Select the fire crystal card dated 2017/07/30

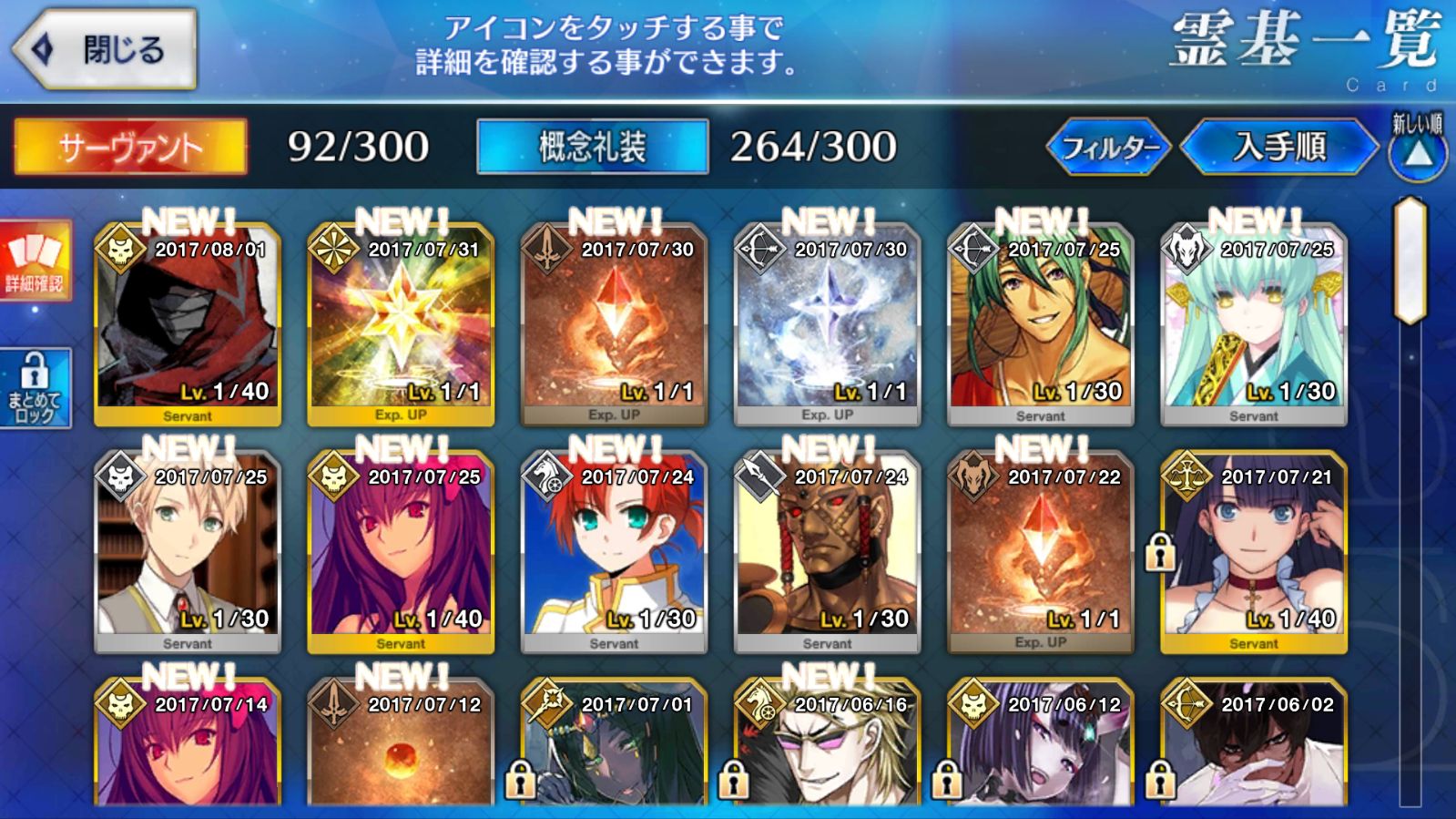[614, 325]
